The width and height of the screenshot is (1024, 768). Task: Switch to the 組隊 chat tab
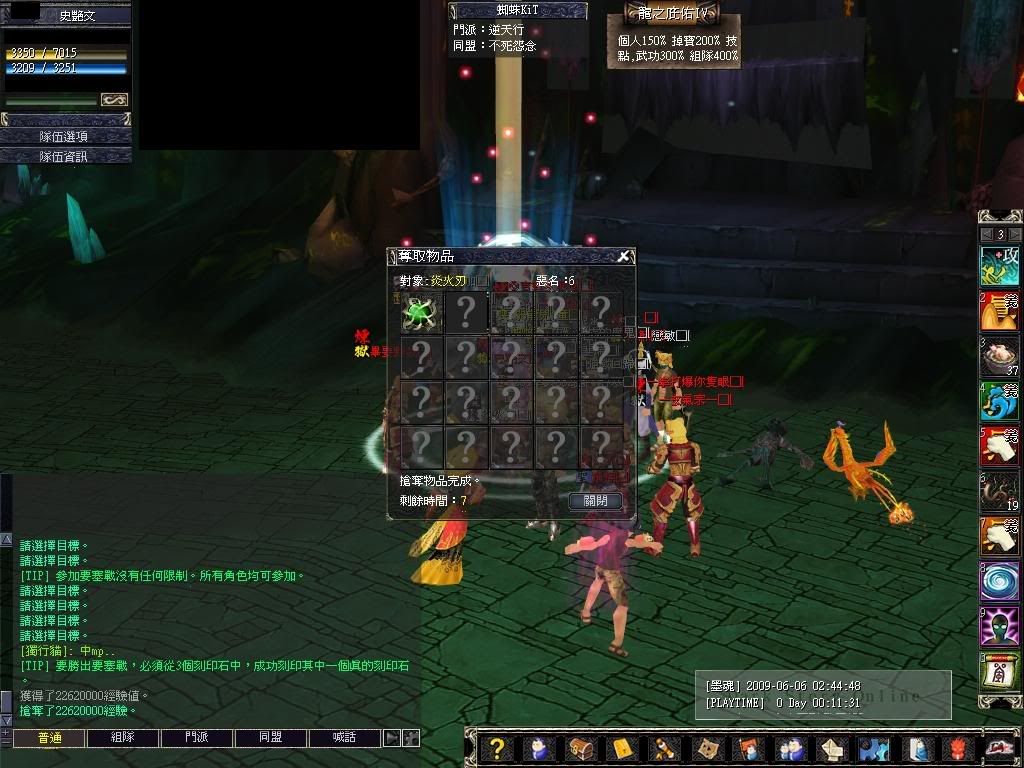coord(123,738)
